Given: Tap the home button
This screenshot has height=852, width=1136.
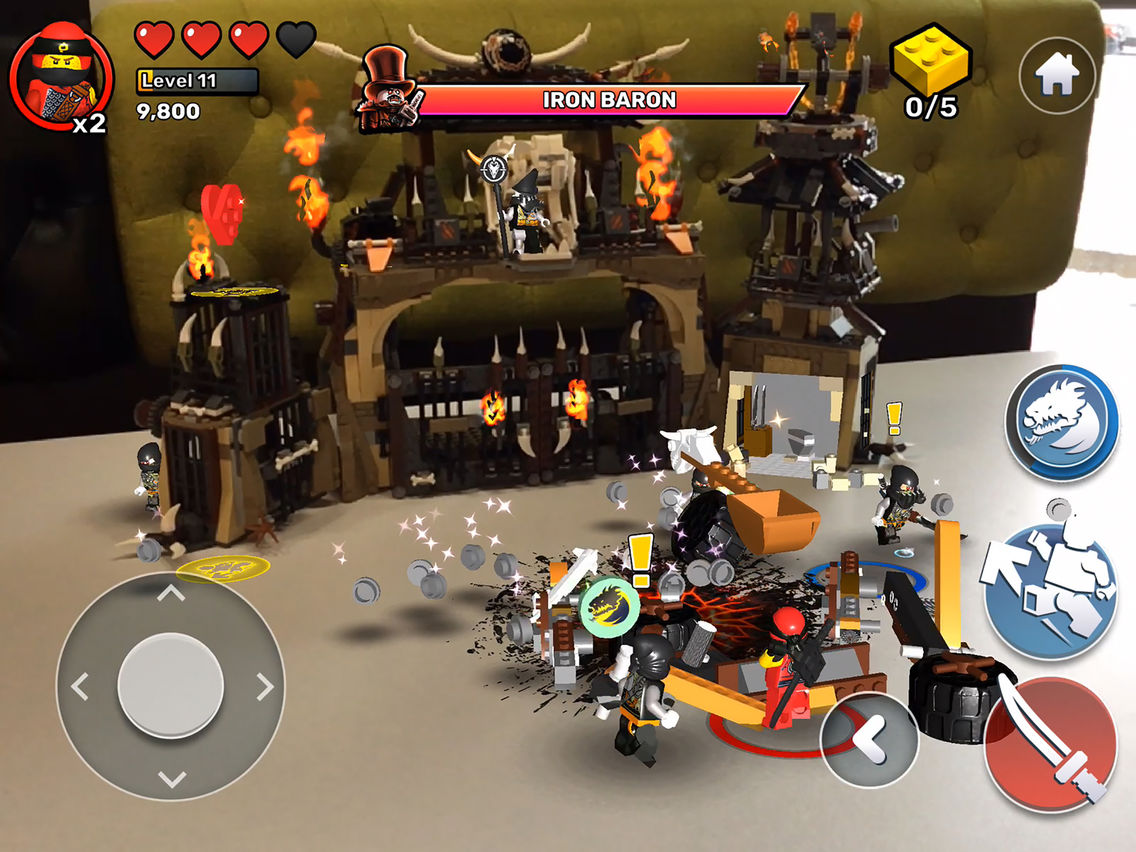Looking at the screenshot, I should 1057,75.
